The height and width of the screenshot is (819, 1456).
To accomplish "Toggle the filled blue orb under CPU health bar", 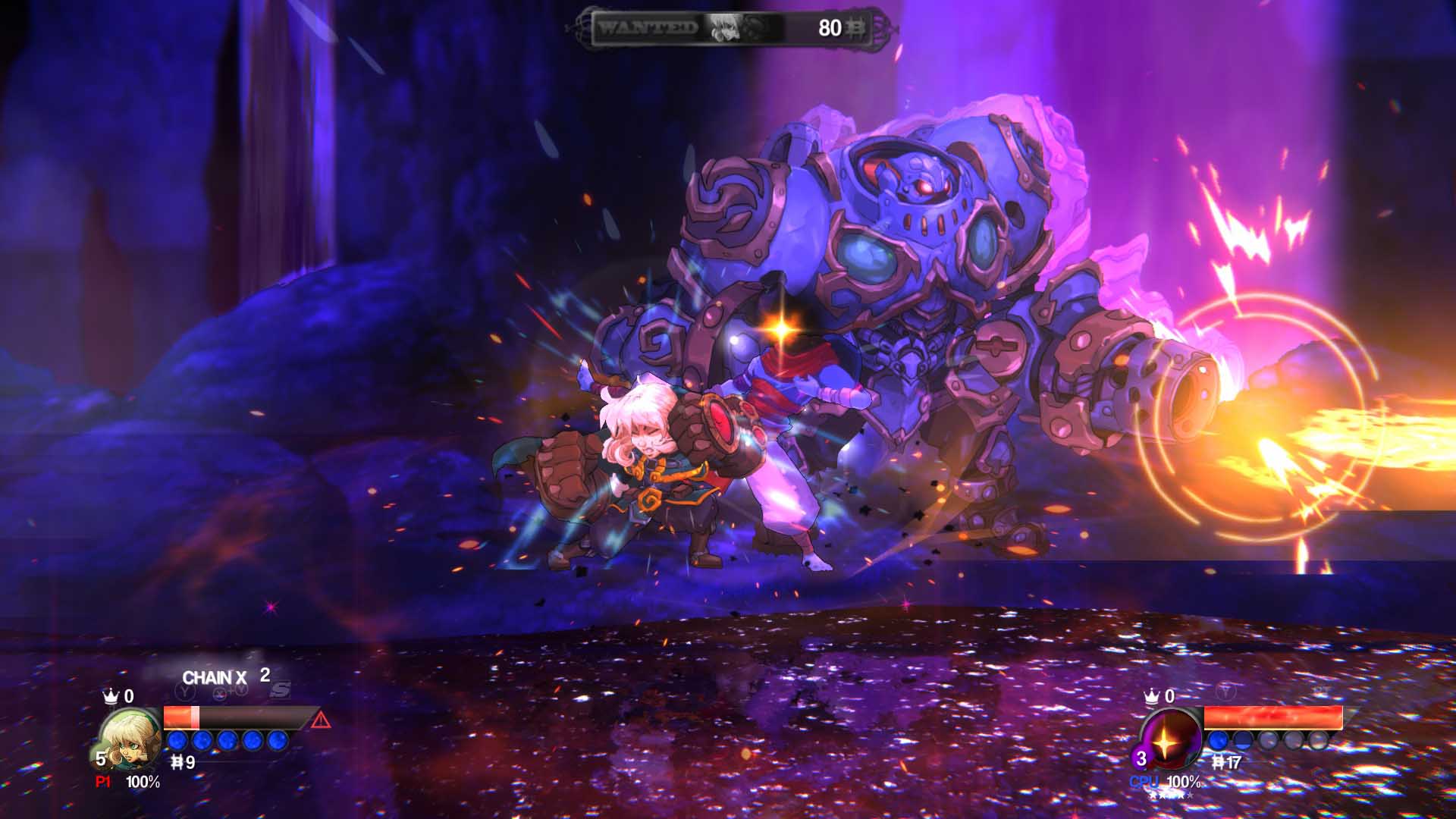I will tap(1217, 740).
